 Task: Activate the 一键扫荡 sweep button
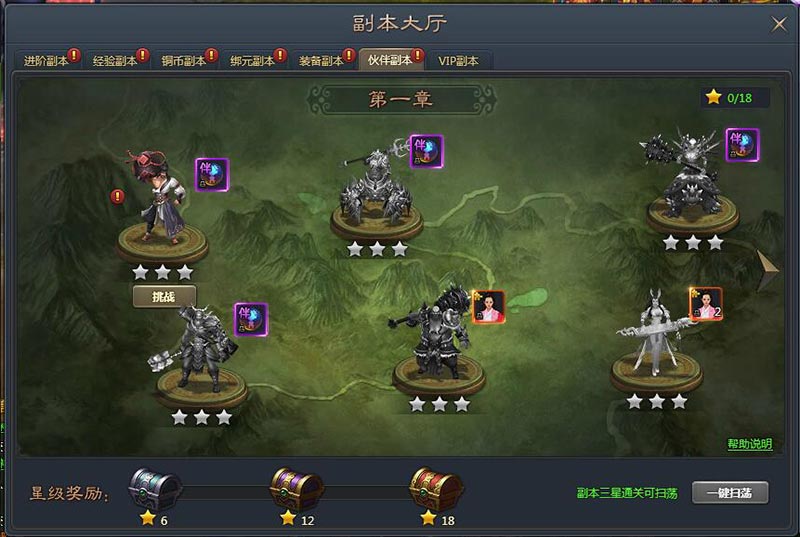point(729,493)
